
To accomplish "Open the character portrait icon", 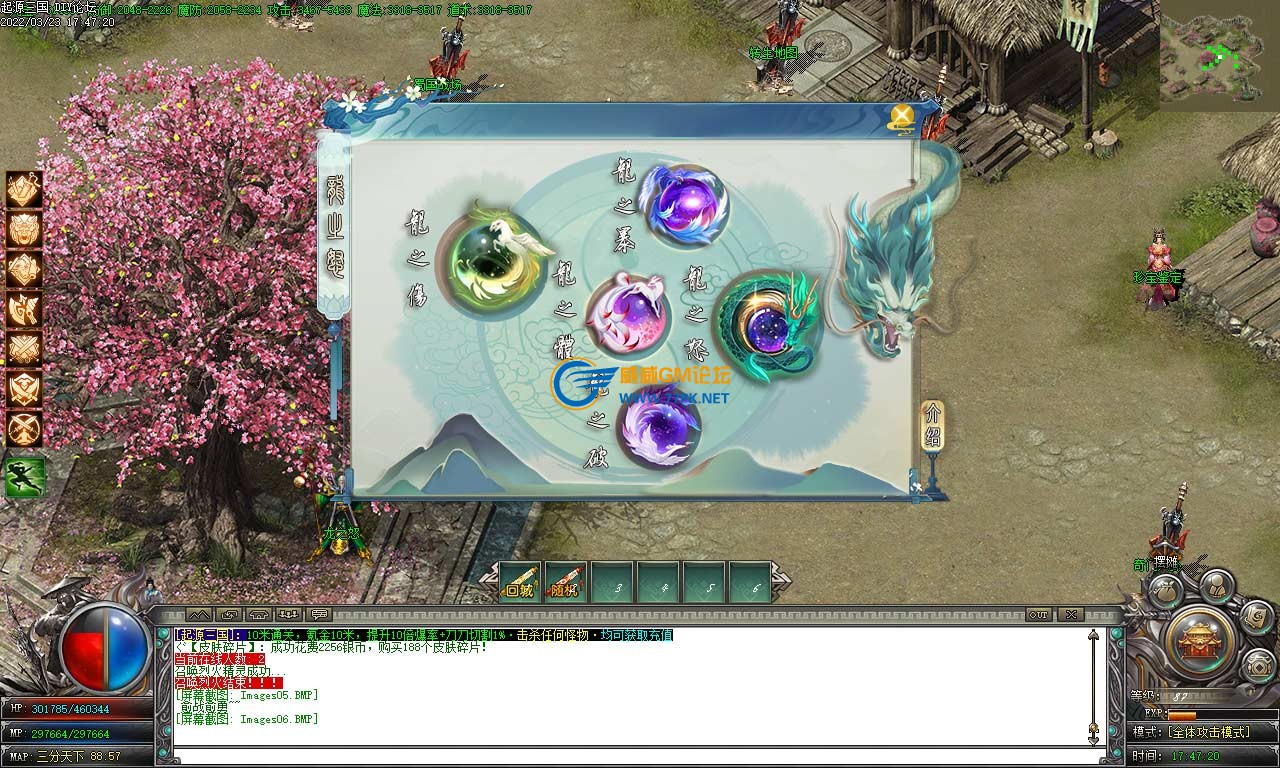I will point(1215,587).
